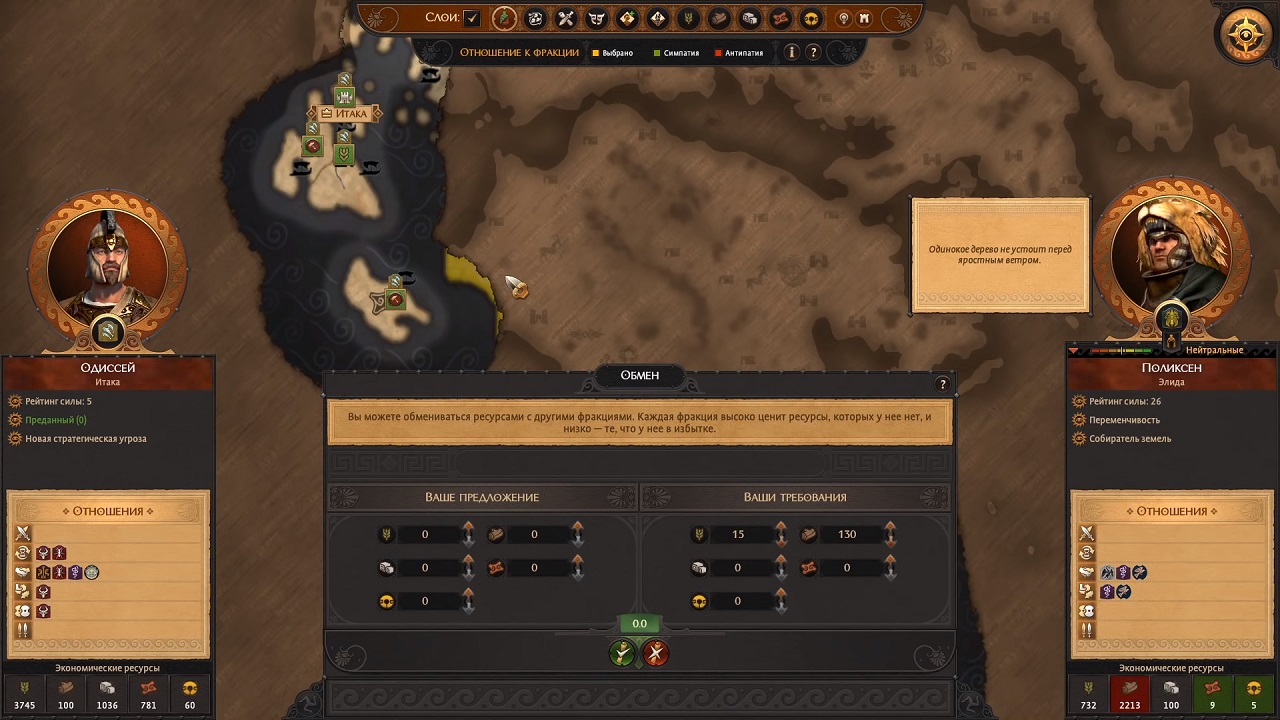Select the stone blocks map layer filter

(x=750, y=18)
